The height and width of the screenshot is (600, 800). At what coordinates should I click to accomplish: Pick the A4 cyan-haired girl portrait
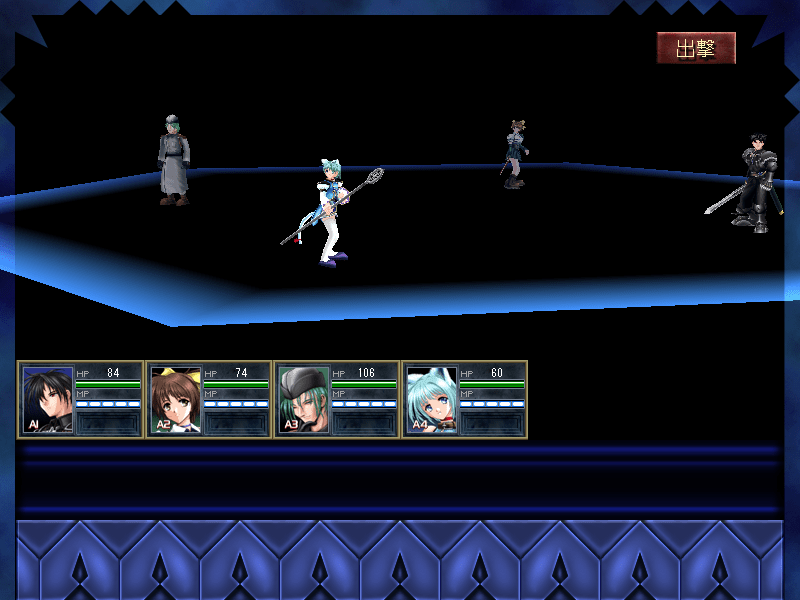click(x=432, y=399)
